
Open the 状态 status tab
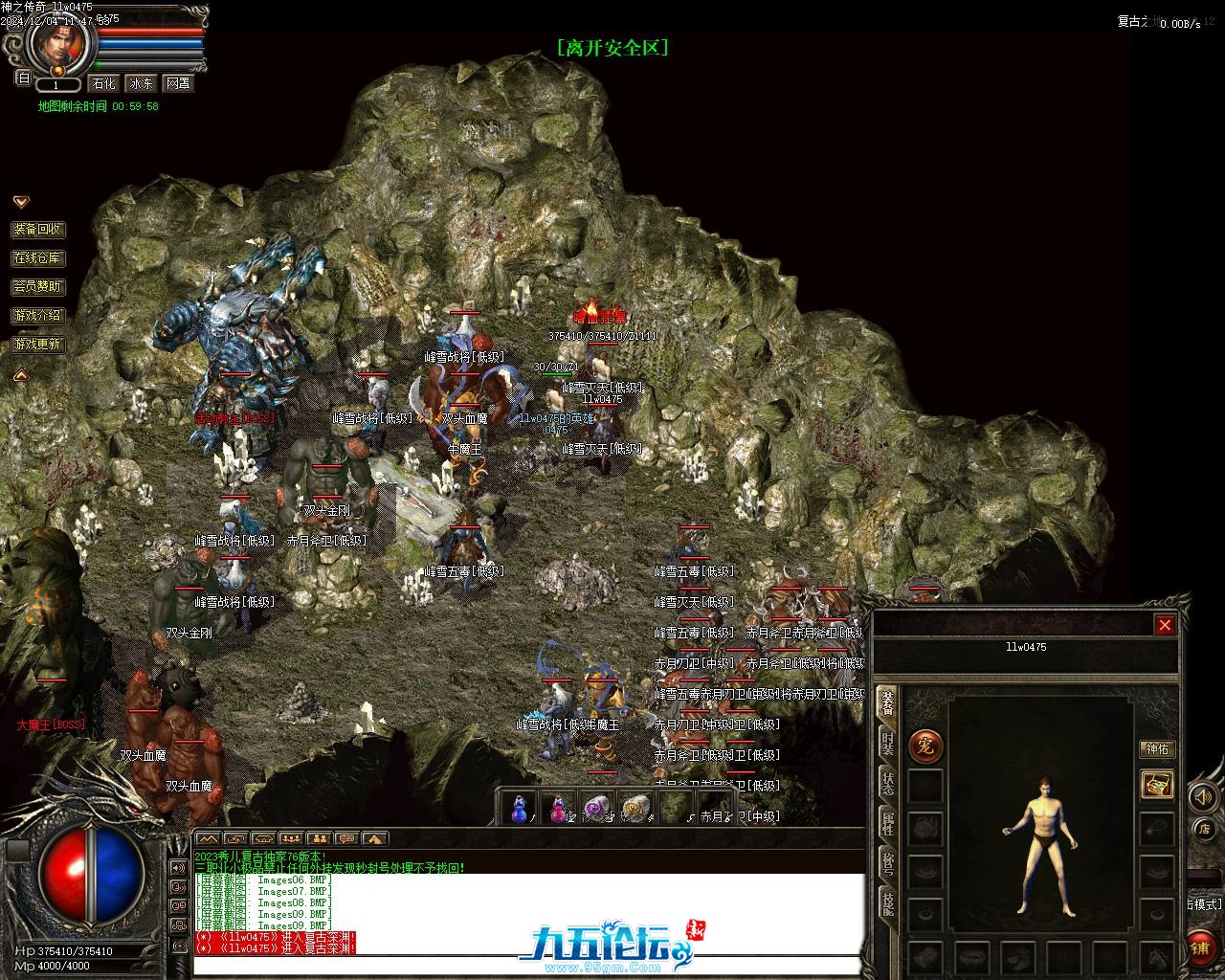888,783
